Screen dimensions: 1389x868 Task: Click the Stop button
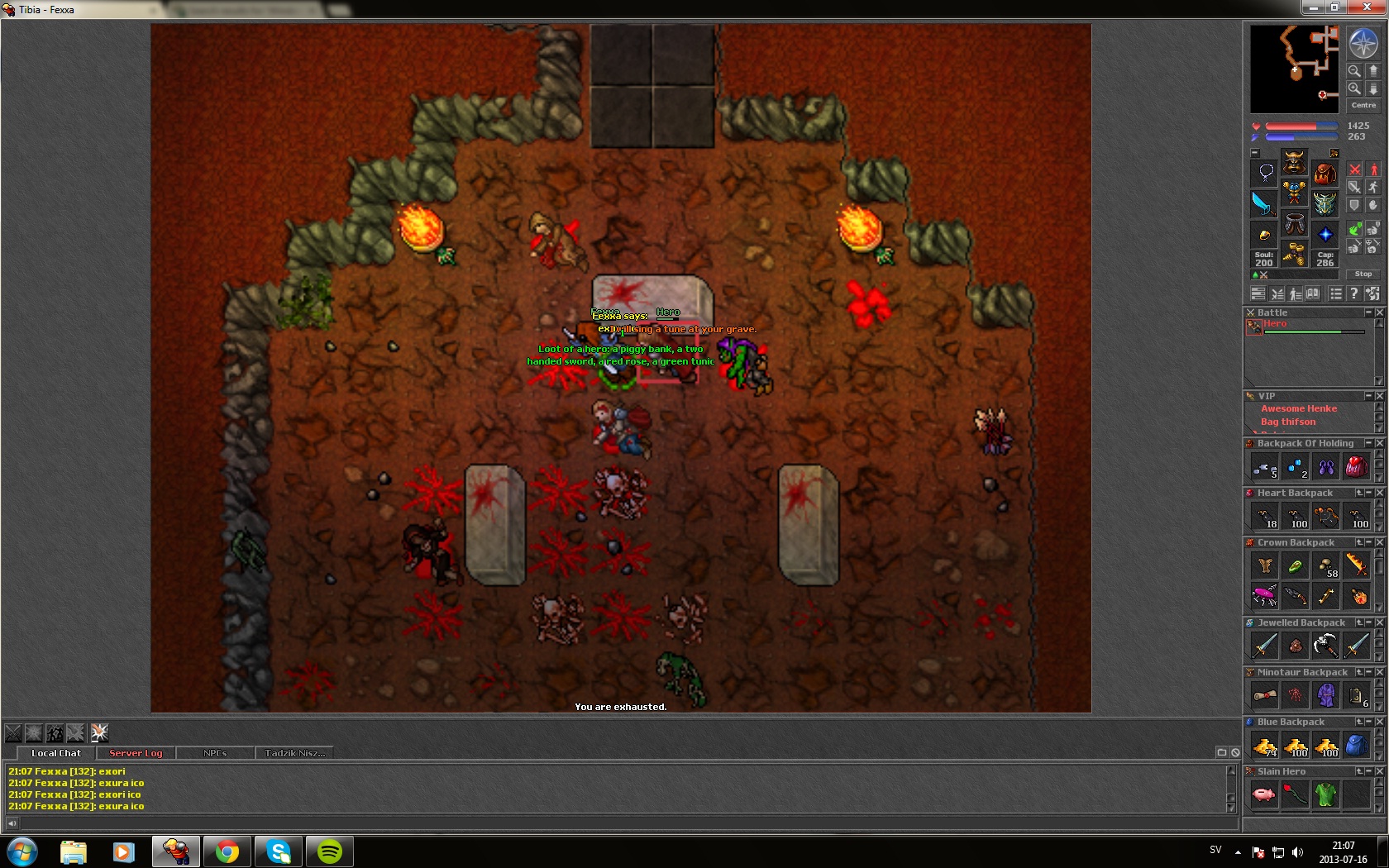1363,274
